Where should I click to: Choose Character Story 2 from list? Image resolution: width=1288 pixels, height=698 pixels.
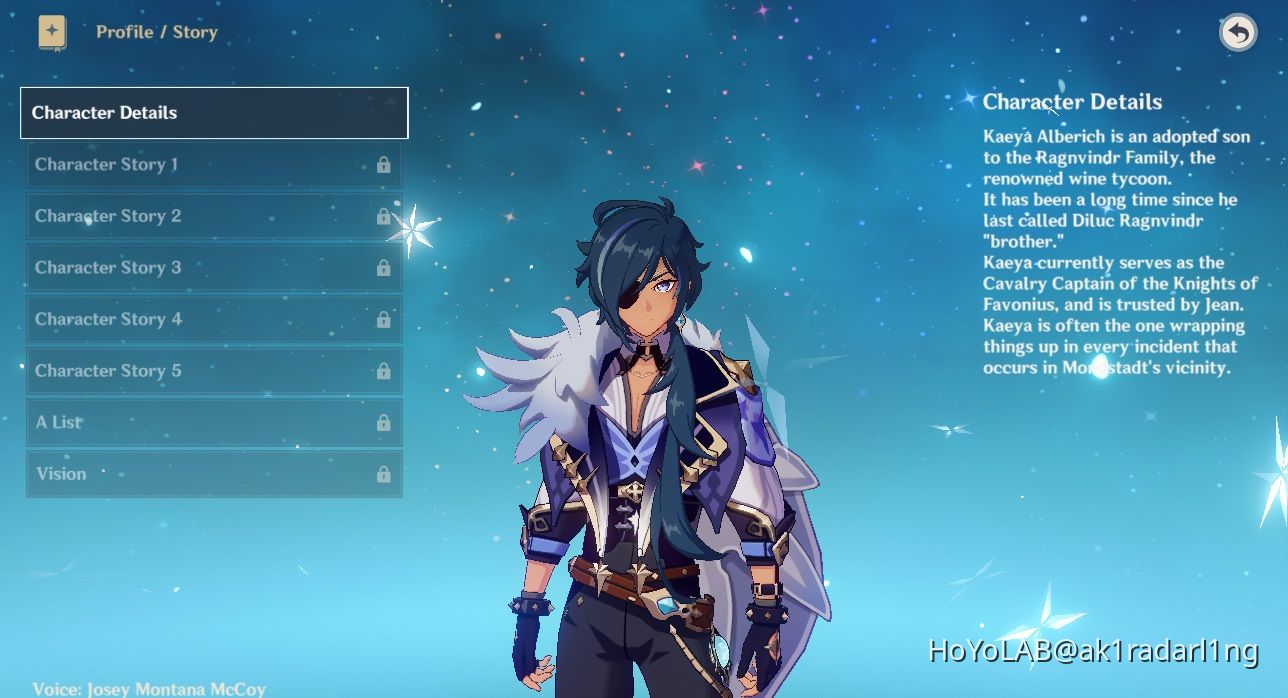coord(214,216)
